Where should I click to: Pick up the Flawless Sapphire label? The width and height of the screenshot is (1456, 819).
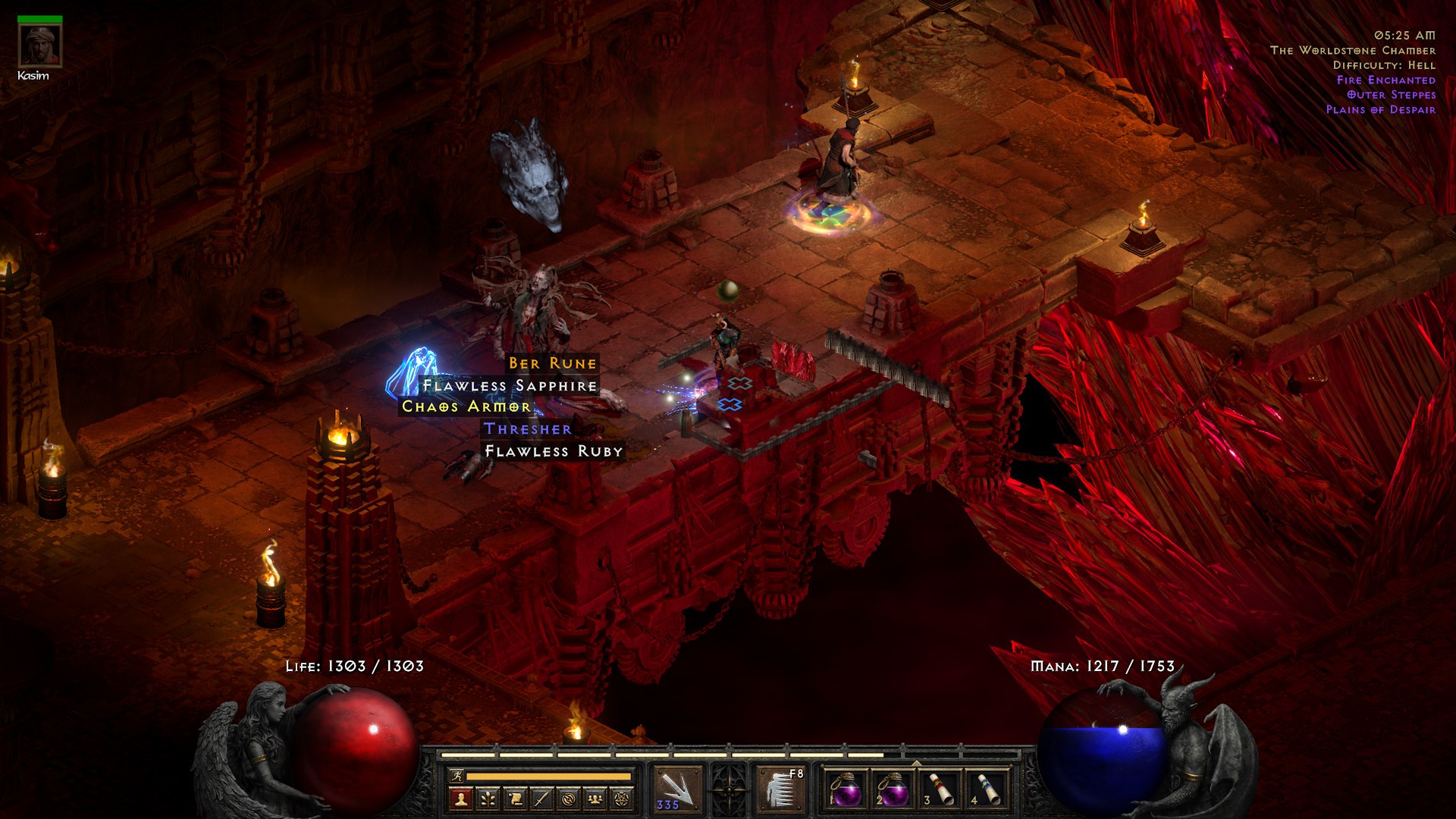point(510,386)
